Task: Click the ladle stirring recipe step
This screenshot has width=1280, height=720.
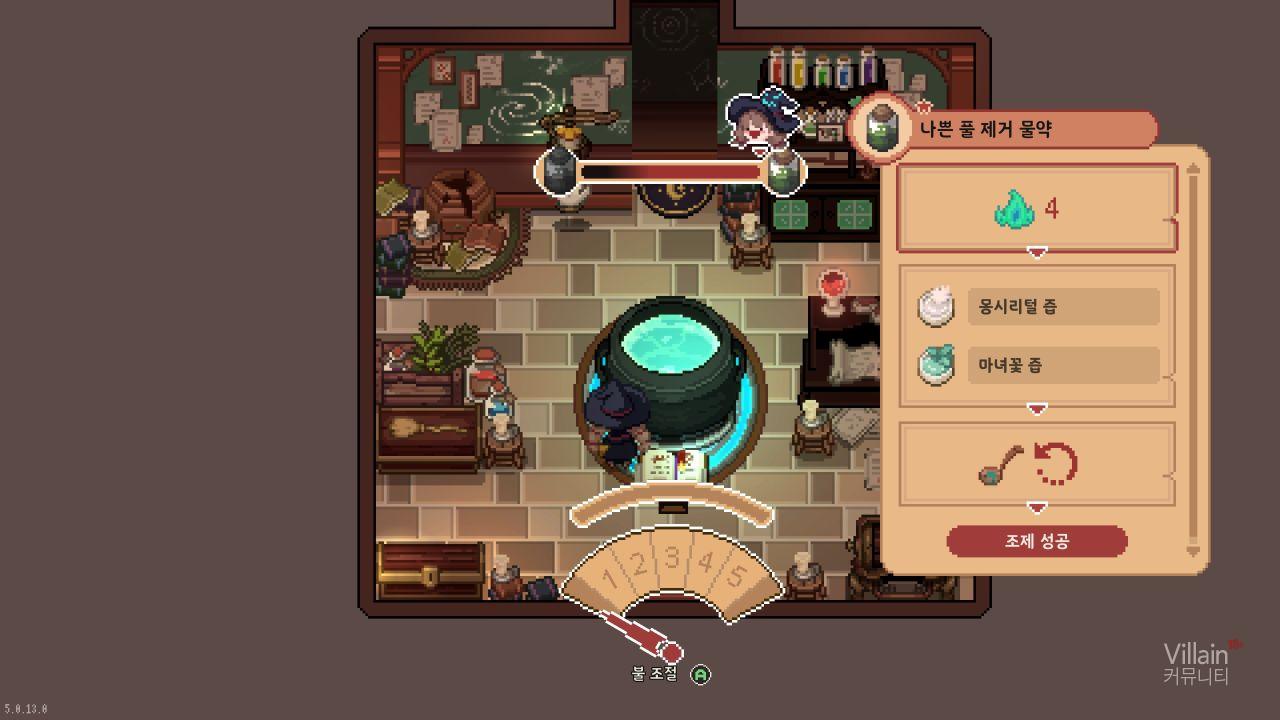Action: pos(1036,464)
